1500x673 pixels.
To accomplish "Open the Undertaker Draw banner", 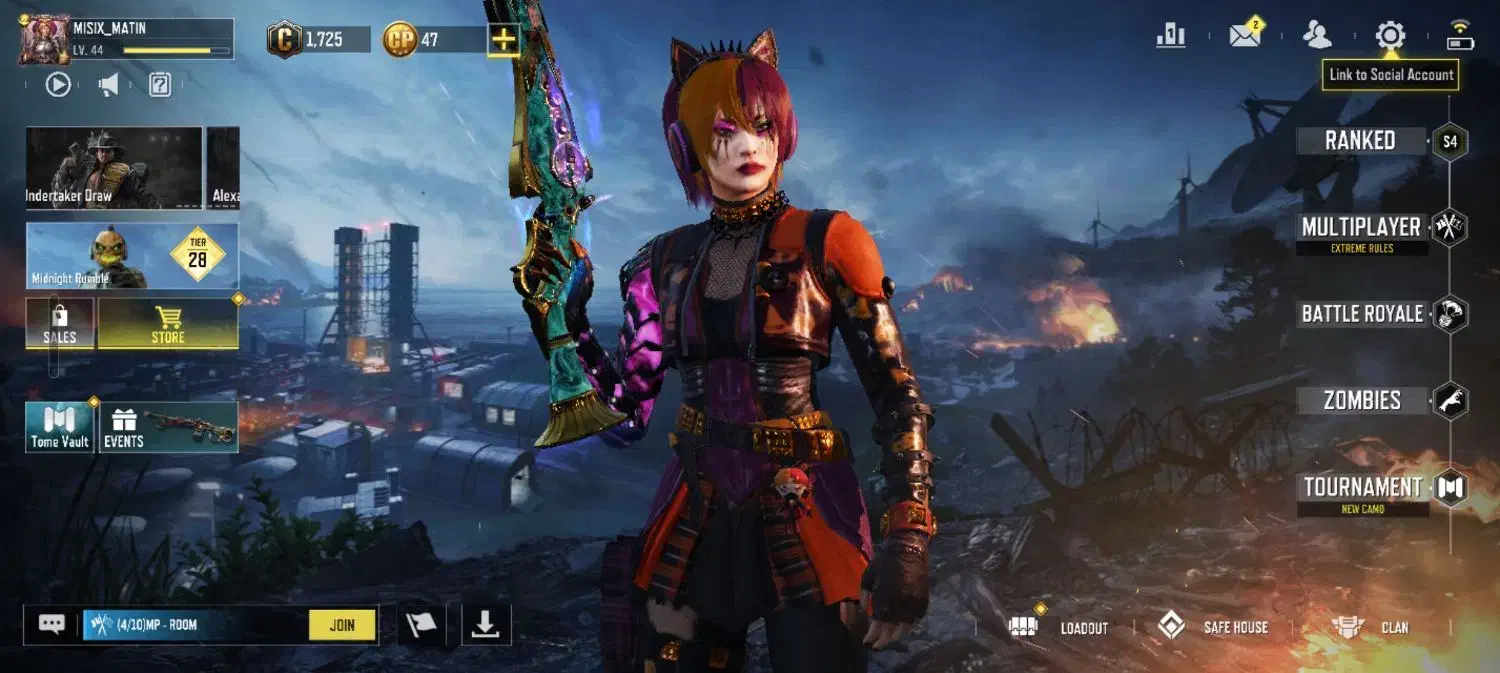I will [x=114, y=167].
